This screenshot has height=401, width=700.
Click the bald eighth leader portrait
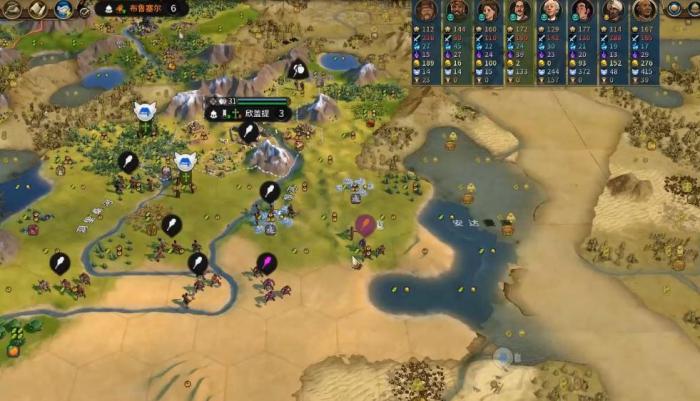click(x=643, y=11)
